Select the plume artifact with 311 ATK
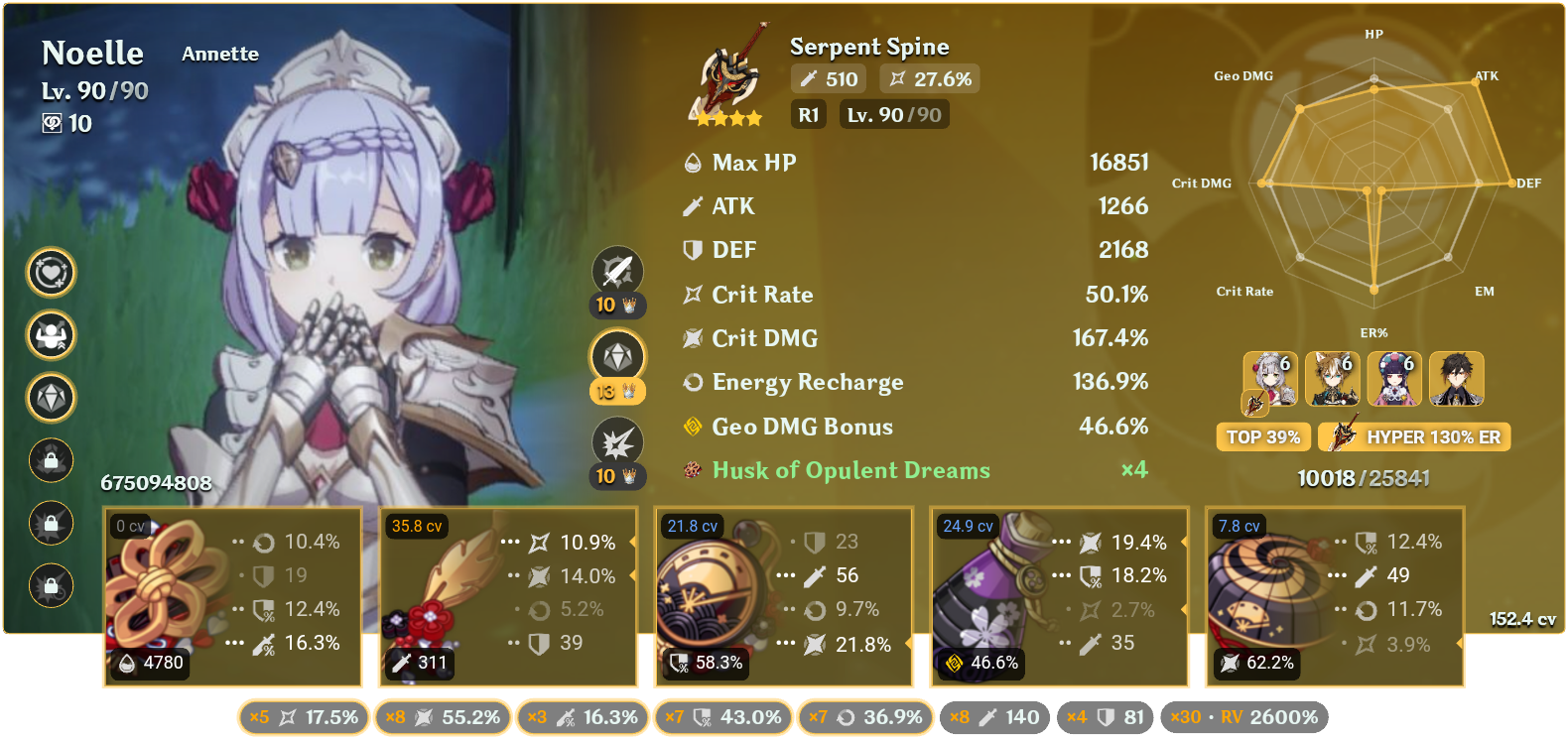Screen dimensions: 1568x741 point(507,595)
